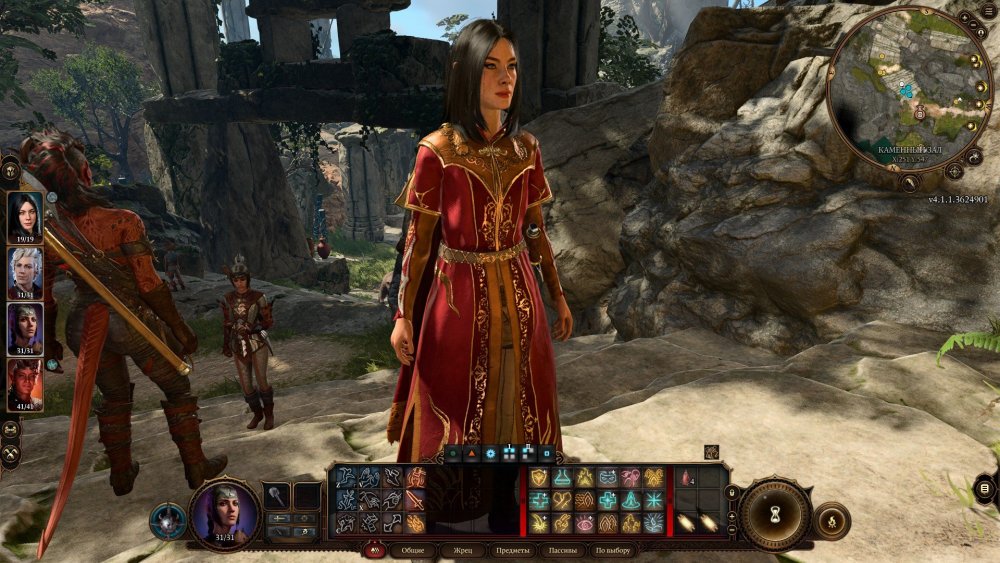The image size is (1000, 563).
Task: Open the Жрец hotbar tab
Action: [x=463, y=551]
